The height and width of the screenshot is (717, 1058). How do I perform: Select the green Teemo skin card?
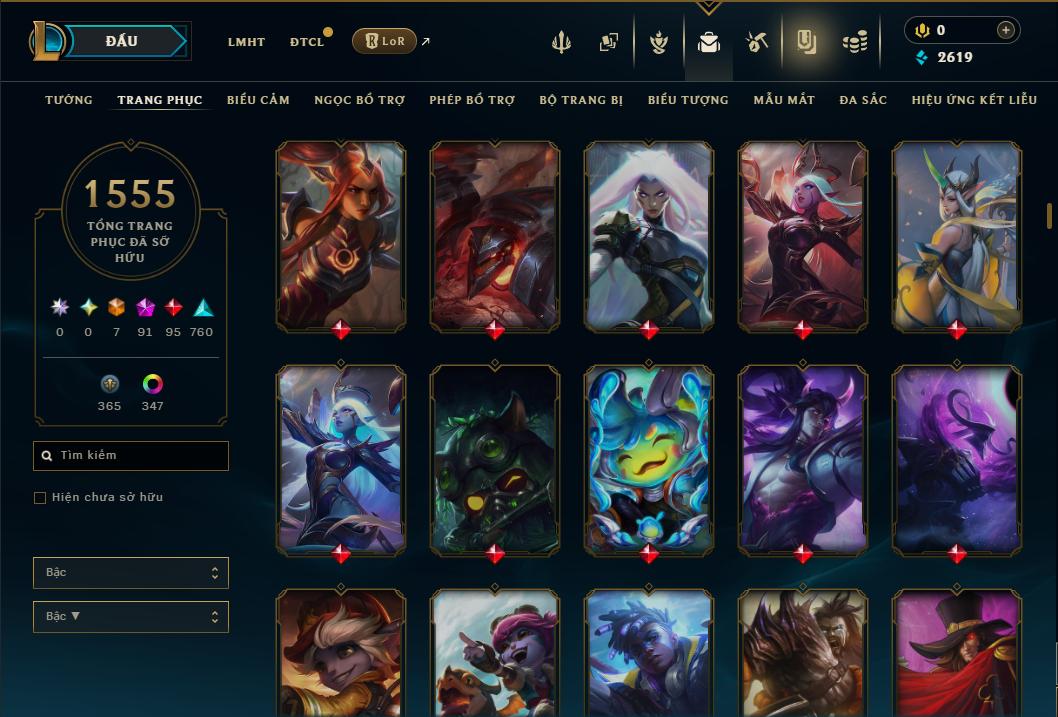(495, 458)
